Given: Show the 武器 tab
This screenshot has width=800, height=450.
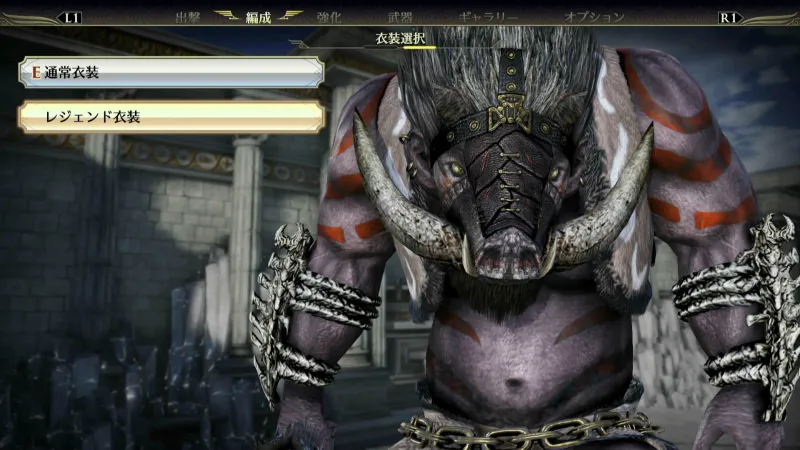Looking at the screenshot, I should [x=400, y=17].
